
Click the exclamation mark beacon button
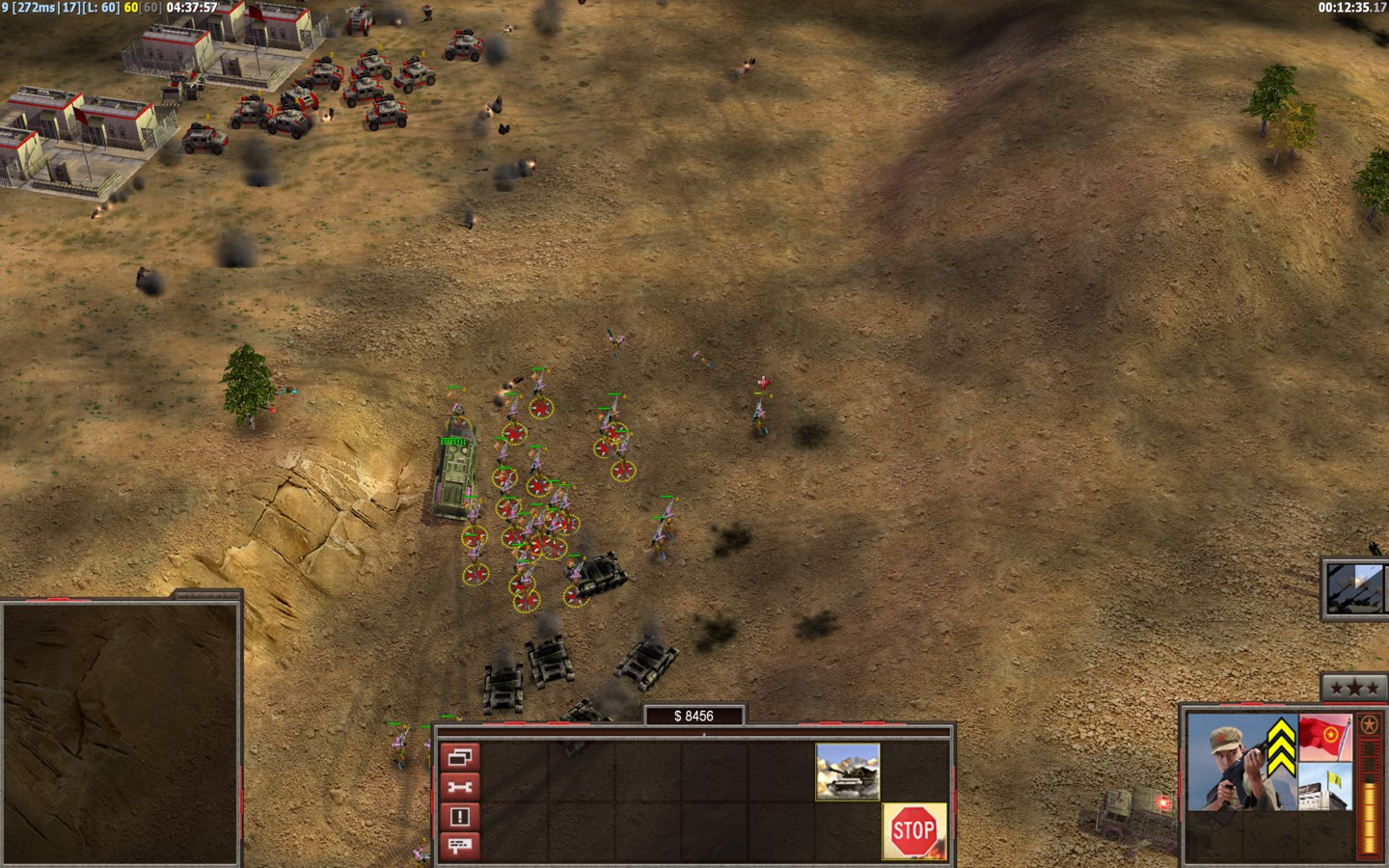click(460, 817)
